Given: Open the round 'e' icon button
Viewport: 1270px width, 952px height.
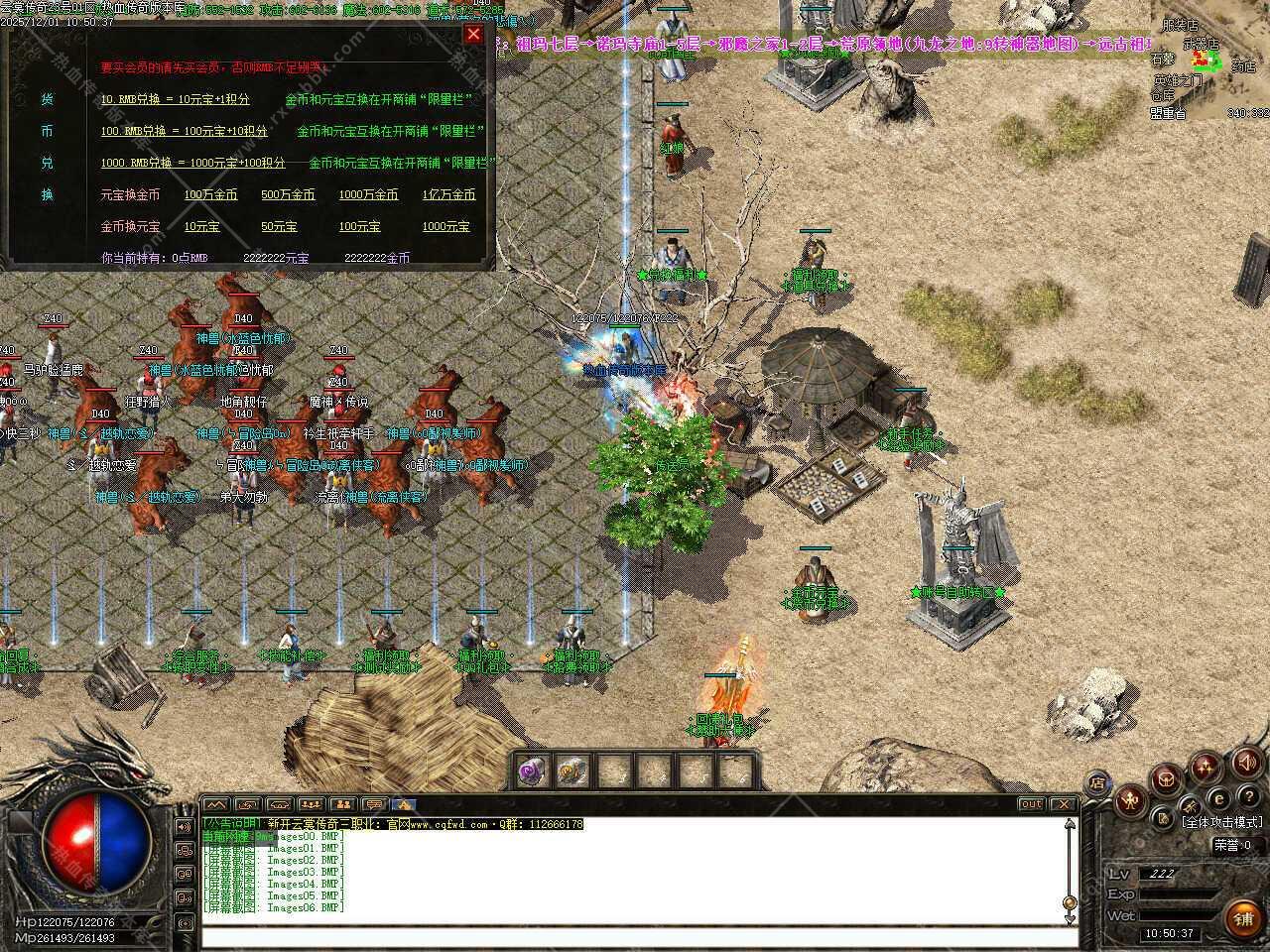Looking at the screenshot, I should pos(1218,799).
